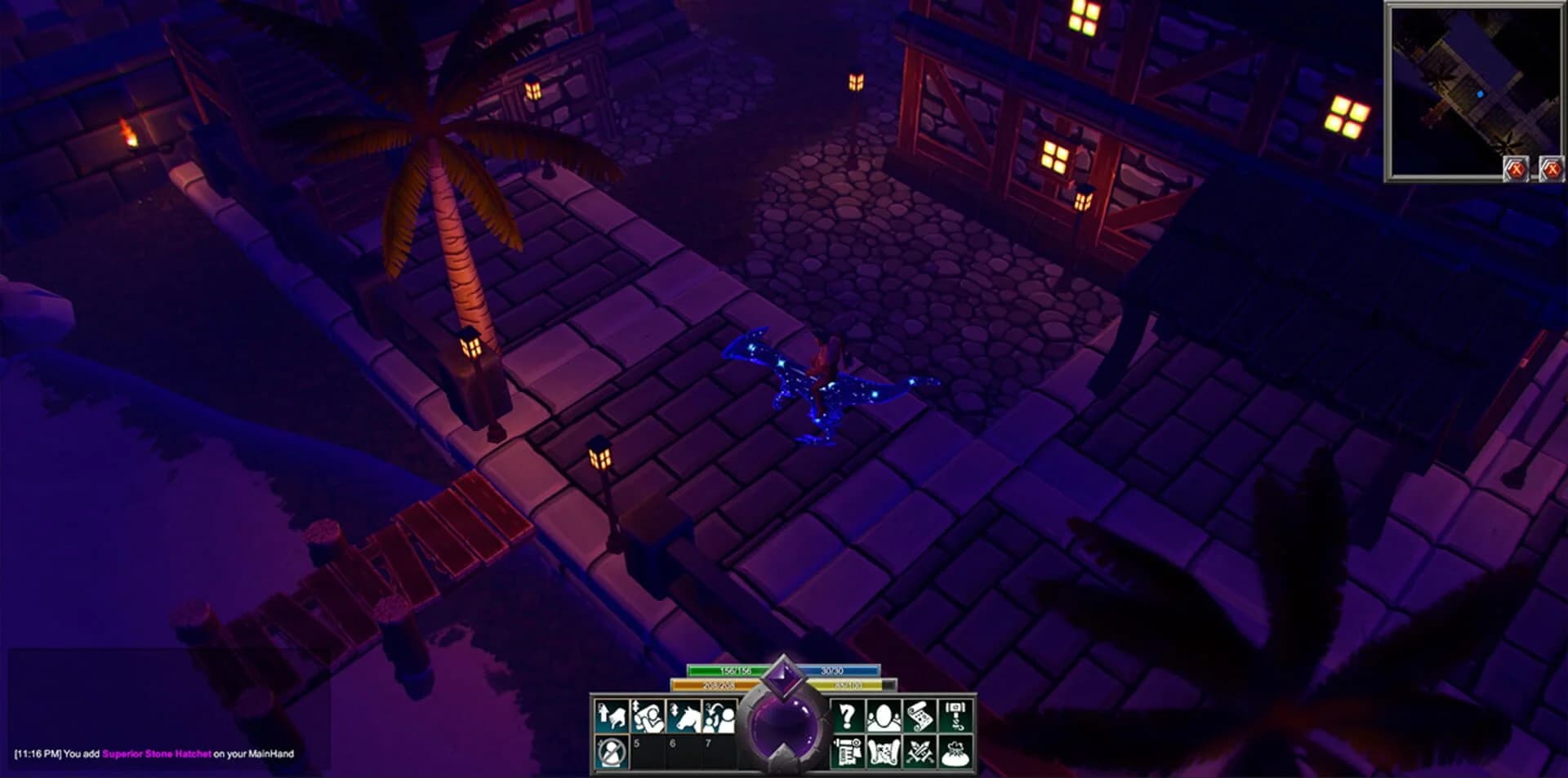Click the player dot on the minimap
This screenshot has width=1568, height=778.
[x=1481, y=94]
